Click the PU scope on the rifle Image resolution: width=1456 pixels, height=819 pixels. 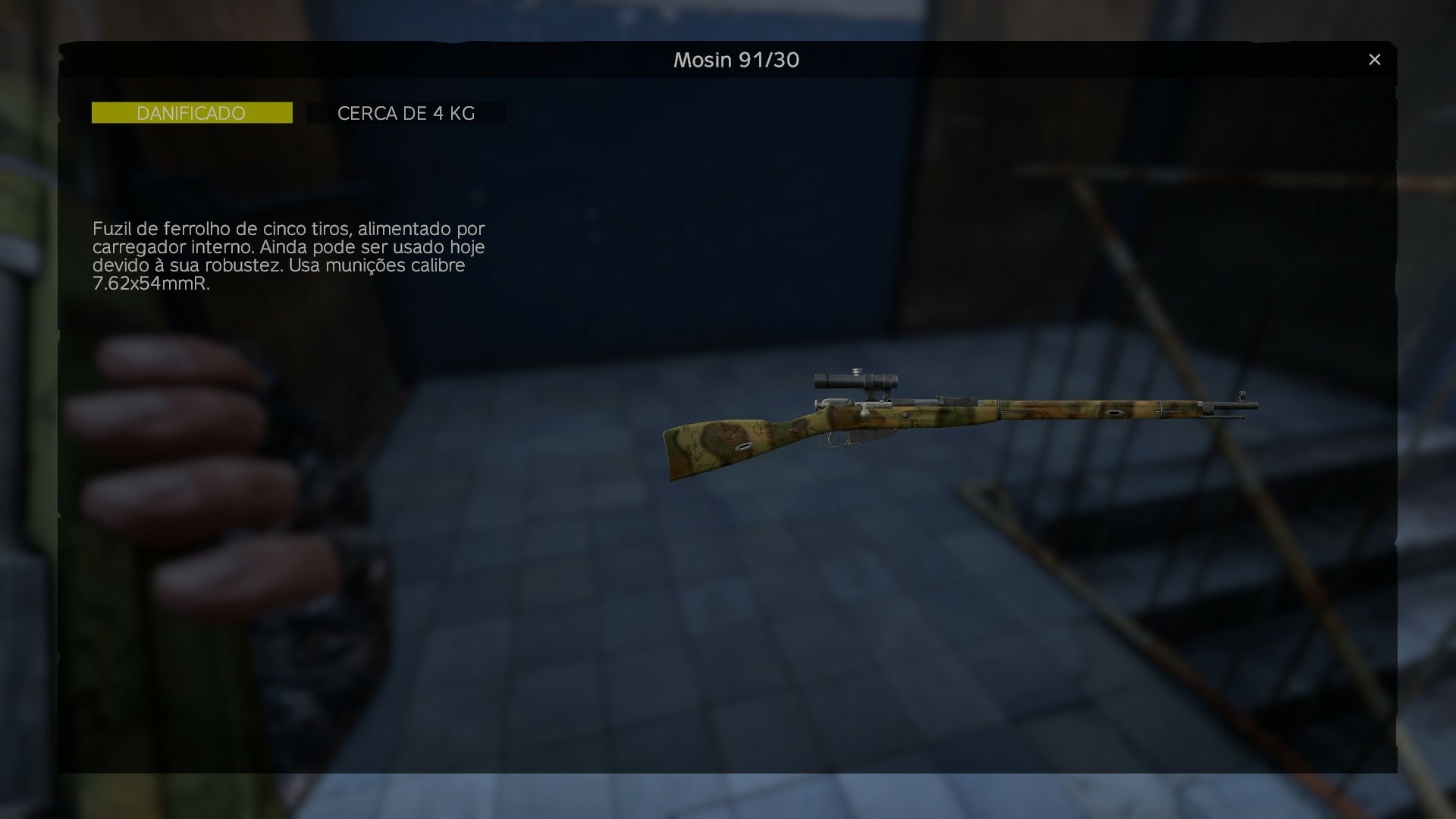click(x=853, y=379)
